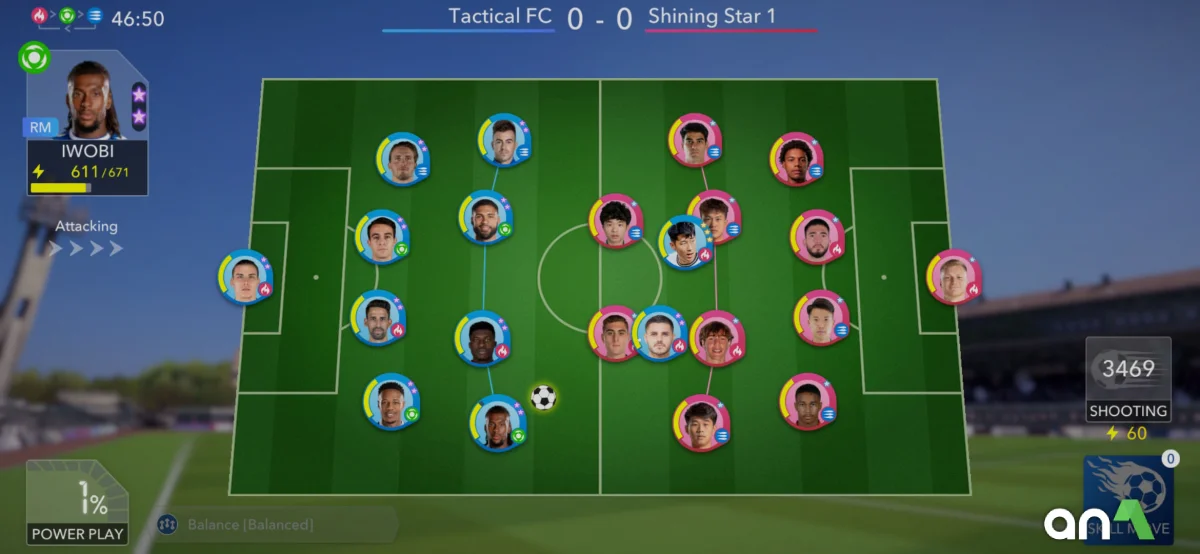Image resolution: width=1200 pixels, height=554 pixels.
Task: Open the Balance tactic selector
Action: tap(250, 524)
